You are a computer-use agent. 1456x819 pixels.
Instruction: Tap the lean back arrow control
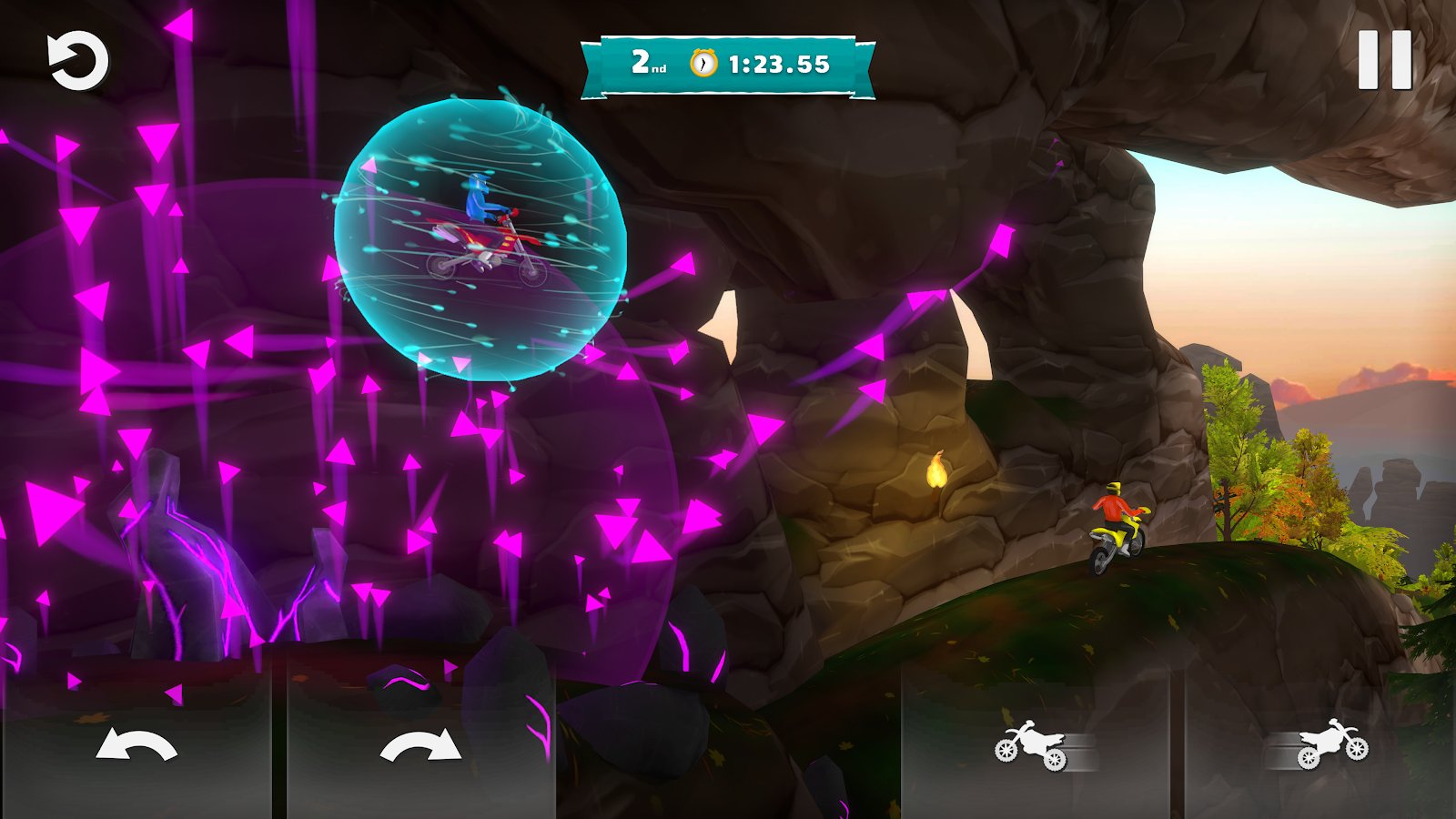click(x=136, y=745)
